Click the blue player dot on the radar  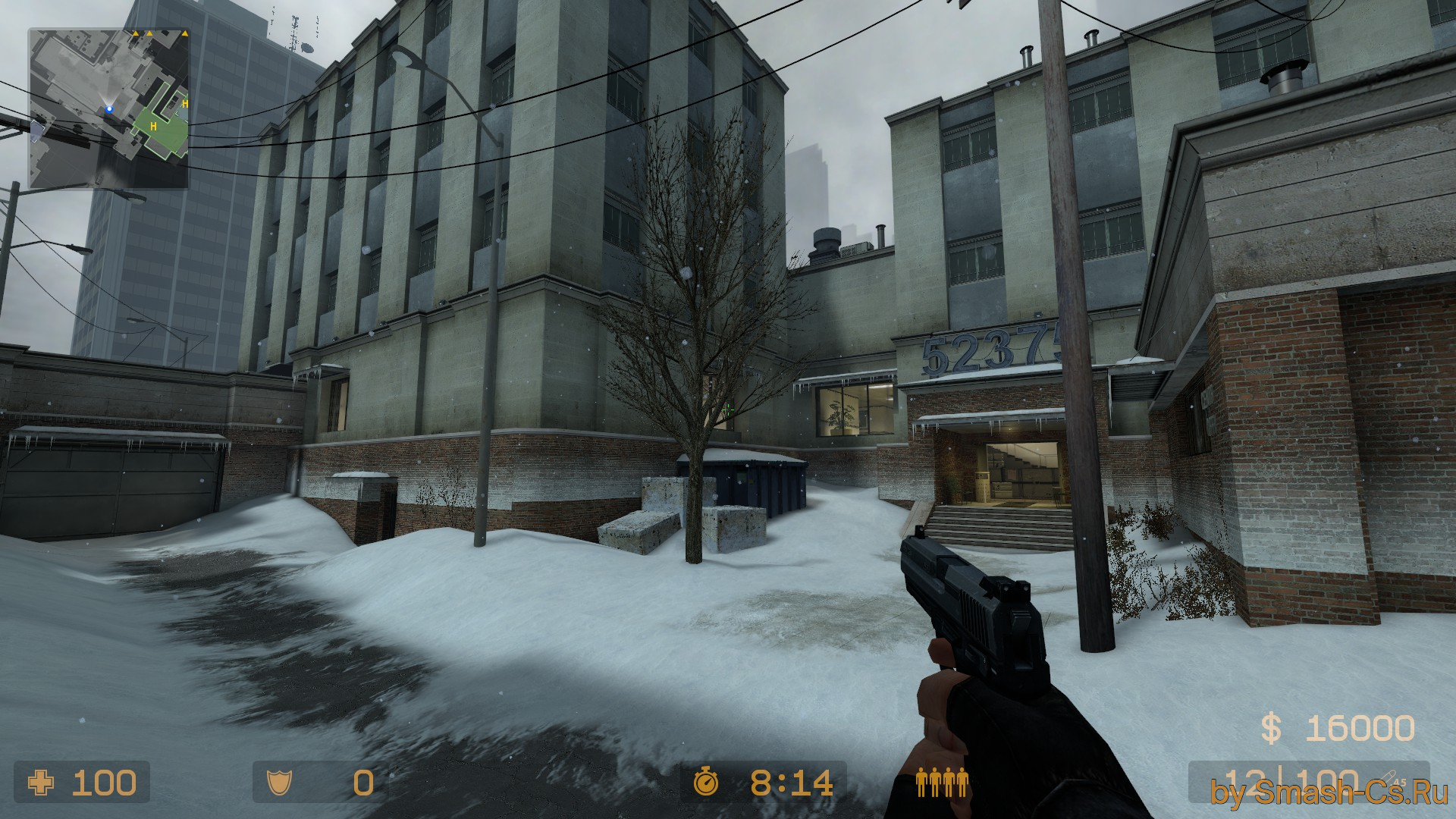tap(109, 109)
